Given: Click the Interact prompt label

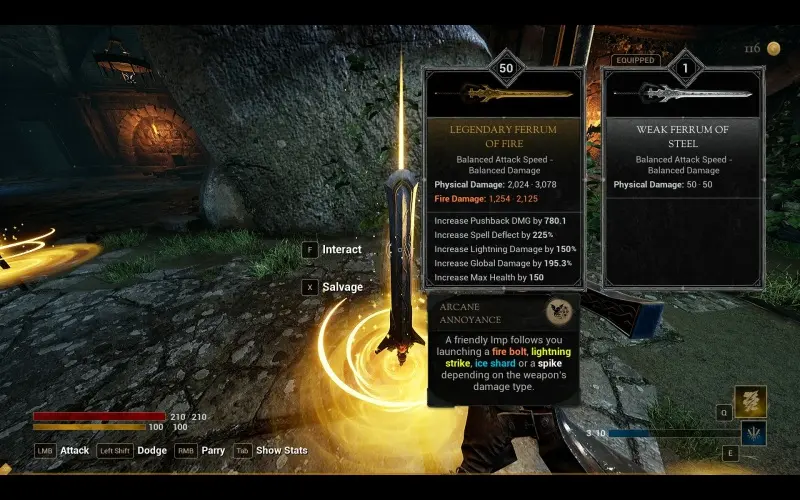Looking at the screenshot, I should click(x=341, y=249).
